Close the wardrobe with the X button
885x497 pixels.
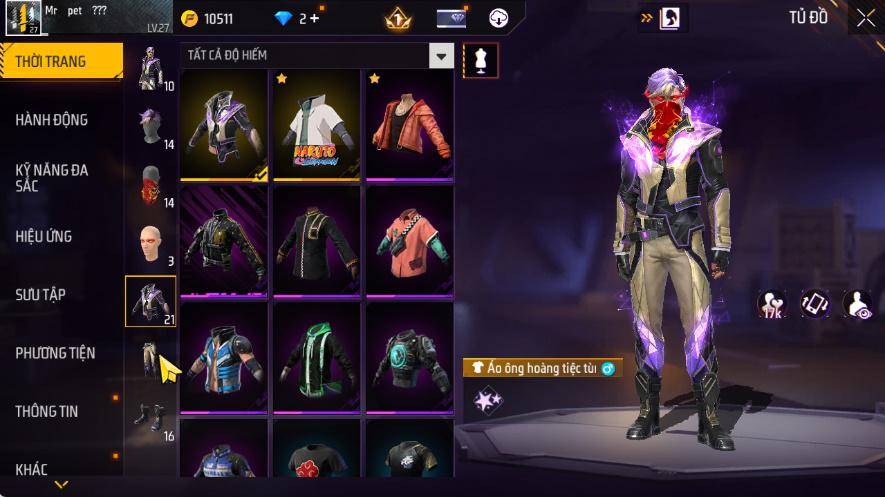(865, 18)
